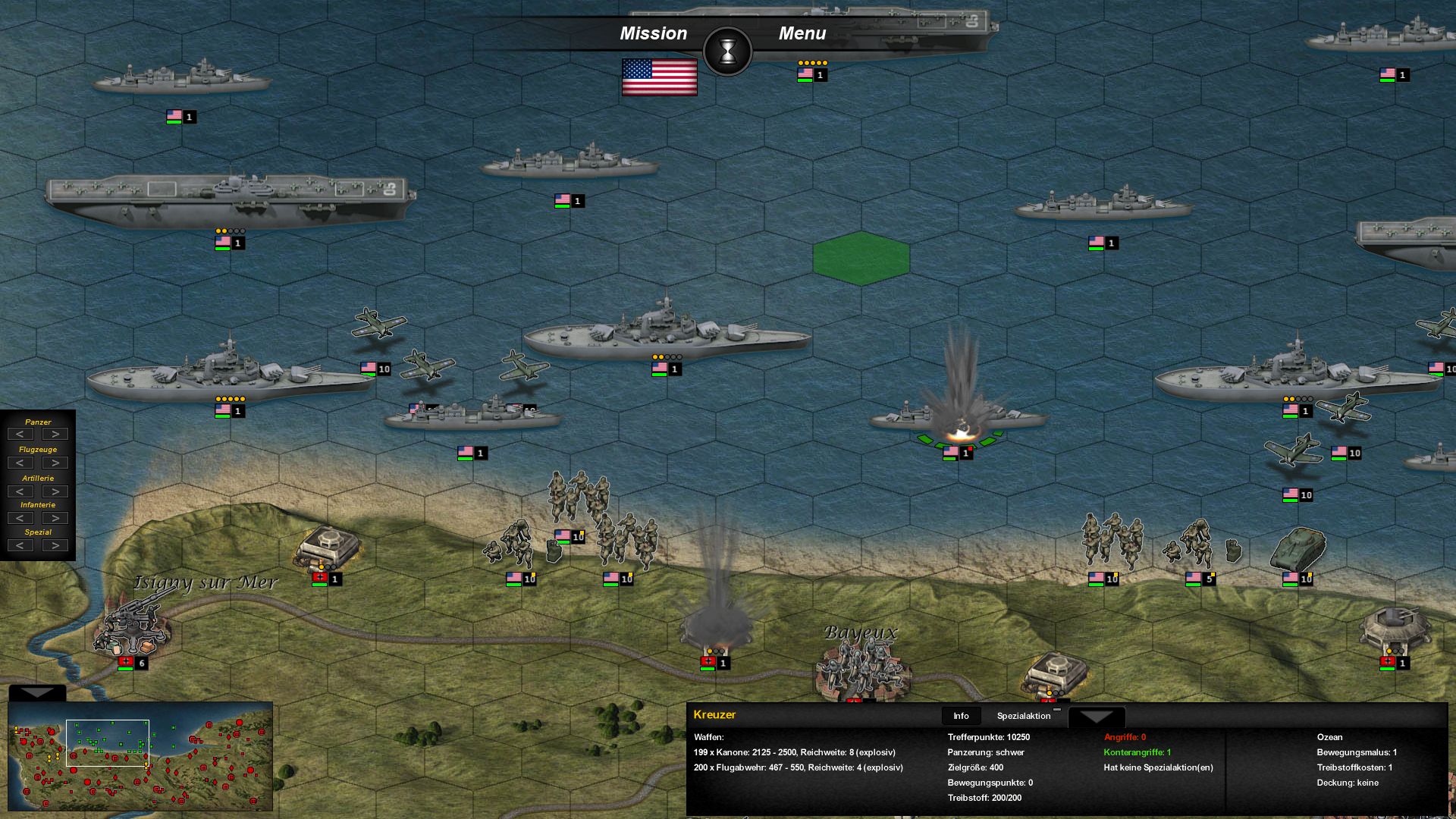This screenshot has width=1456, height=819.
Task: Open the Spezialaktion dropdown arrow
Action: 1097,716
